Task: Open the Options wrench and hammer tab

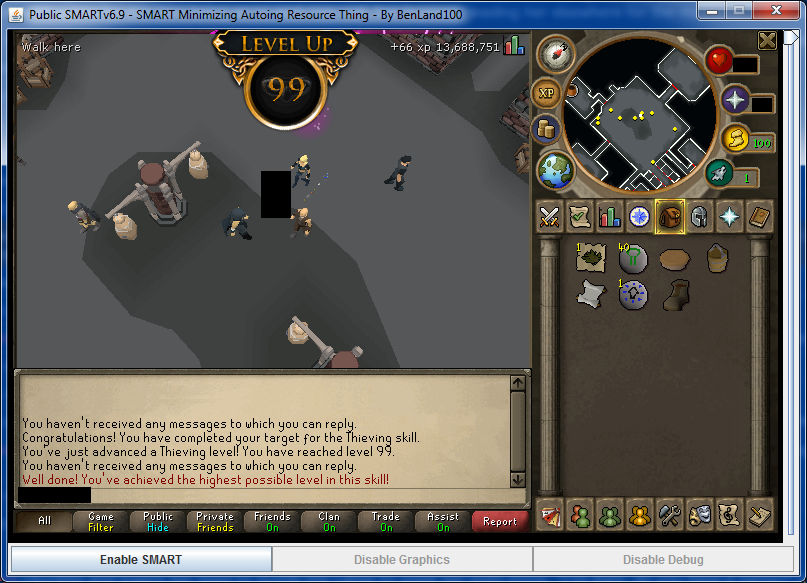Action: pos(668,516)
